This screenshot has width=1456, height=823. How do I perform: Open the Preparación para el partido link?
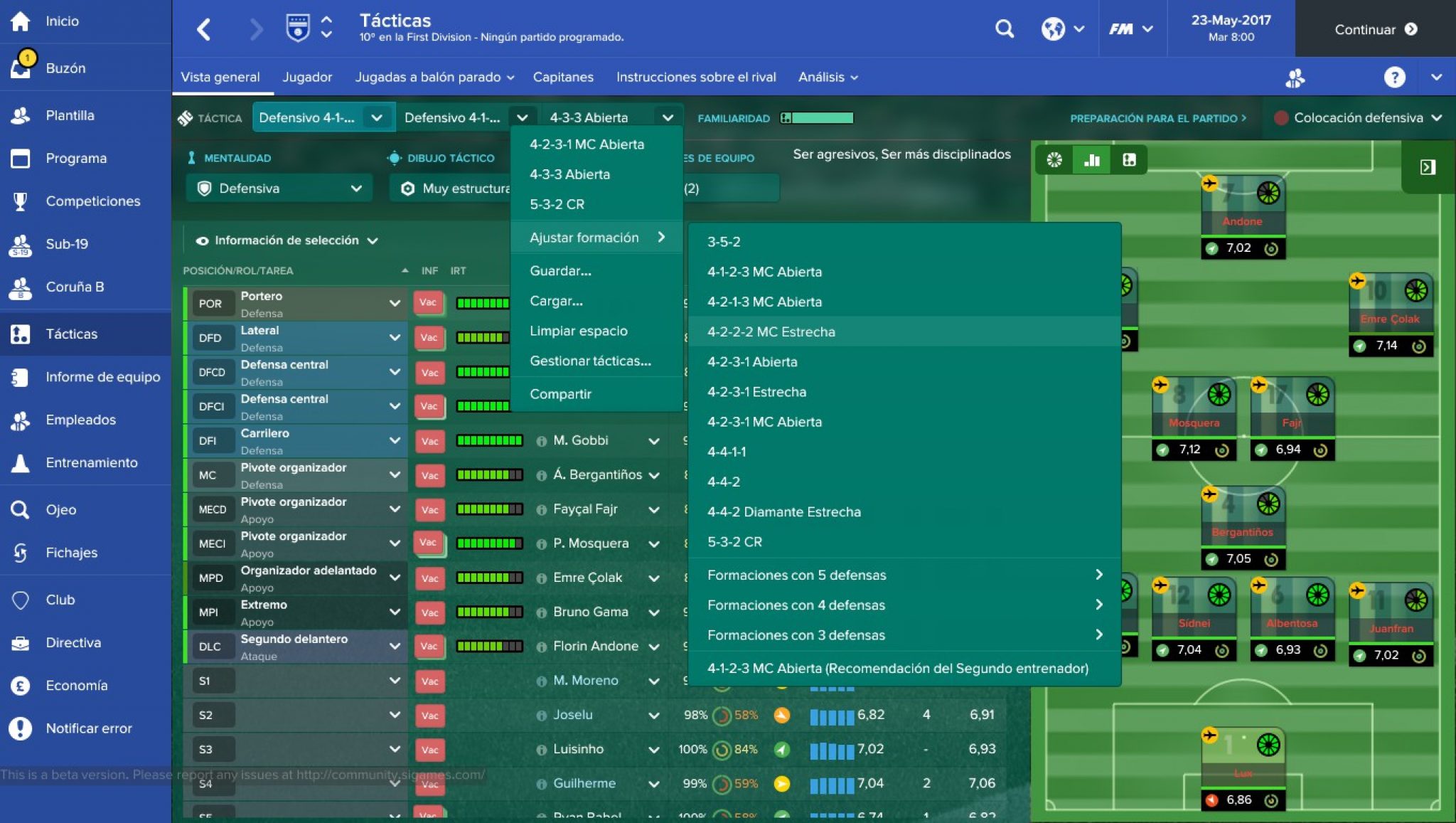1157,119
